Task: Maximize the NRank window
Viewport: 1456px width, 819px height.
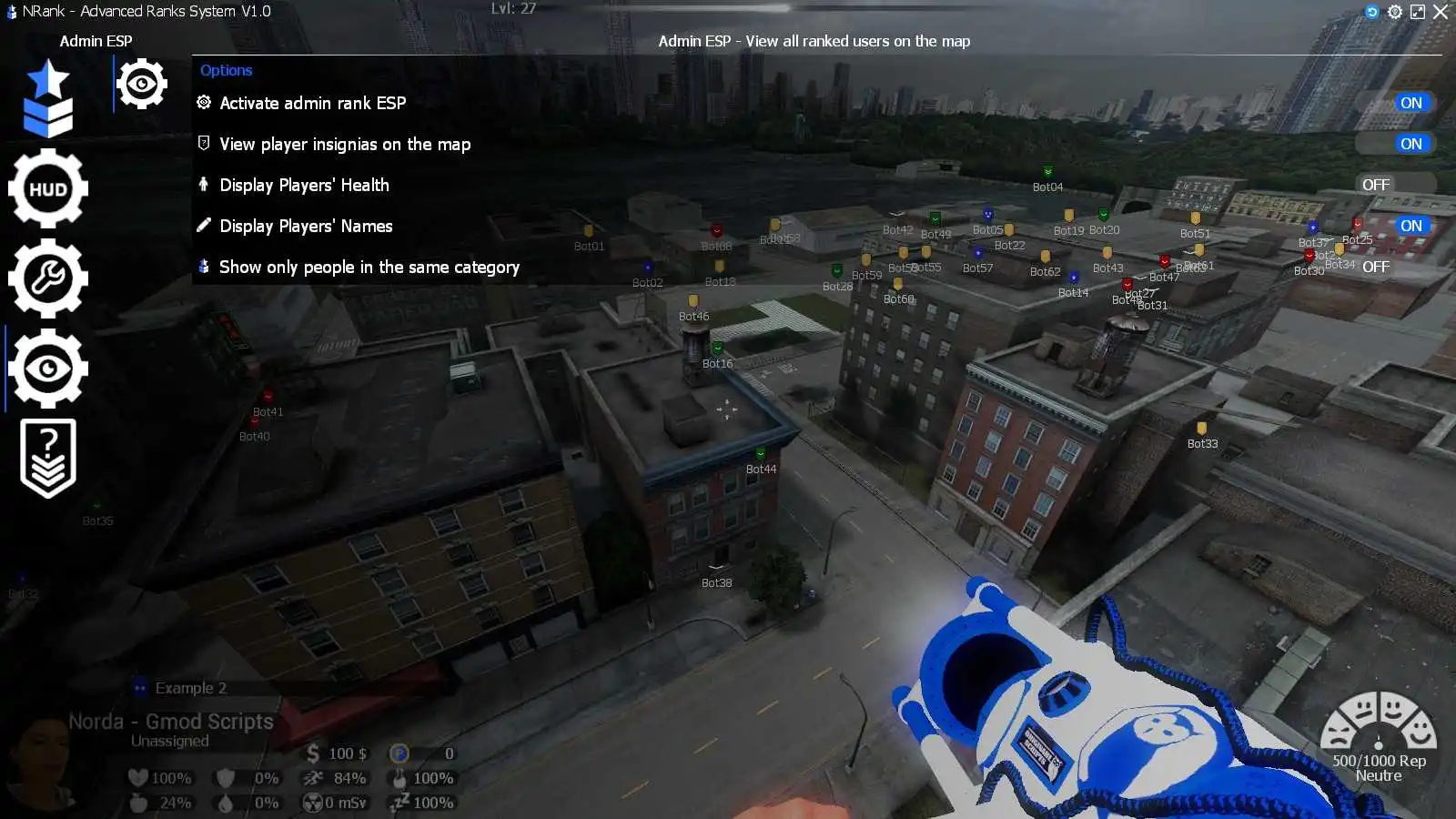Action: click(x=1418, y=12)
